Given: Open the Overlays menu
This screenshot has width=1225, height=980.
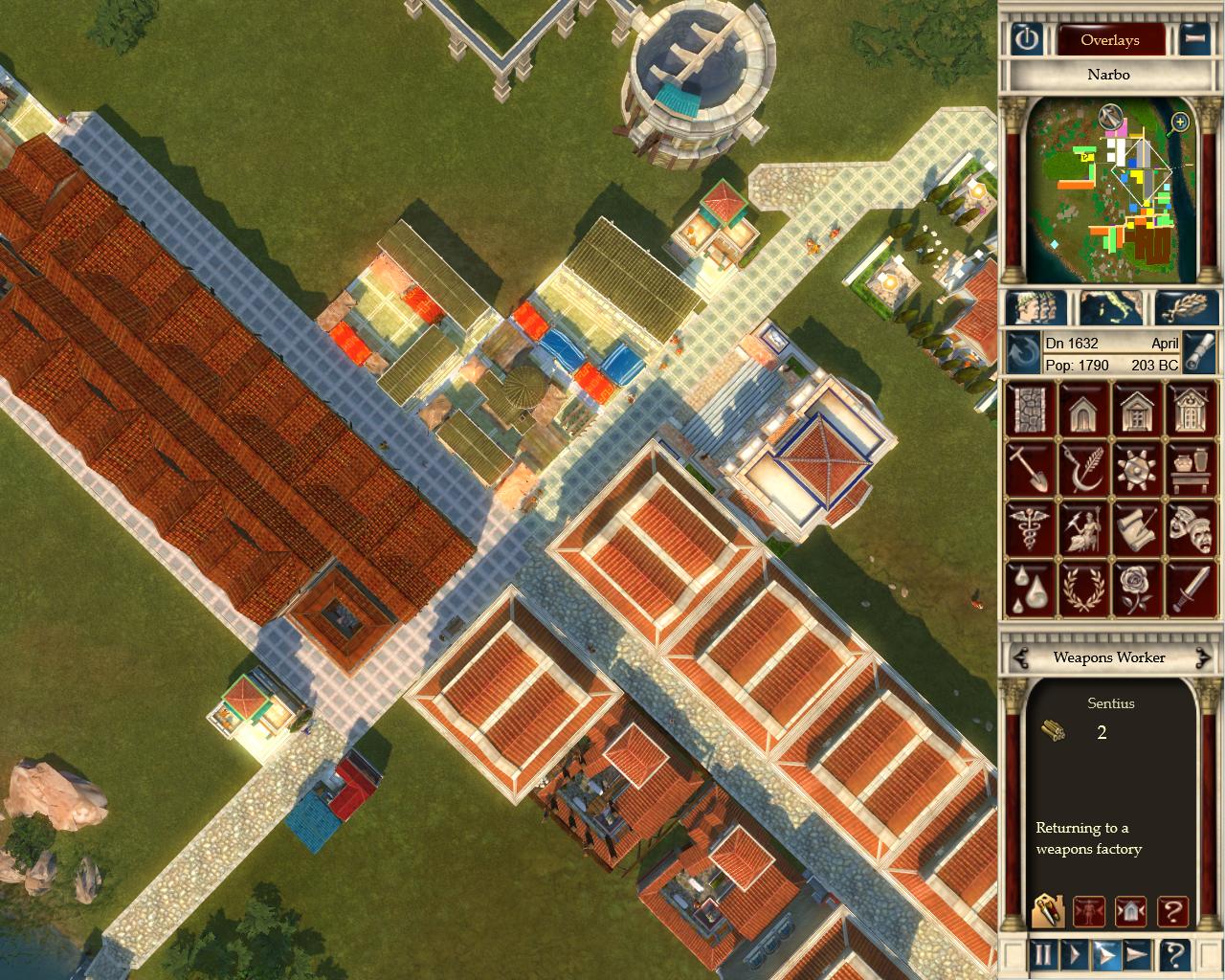Looking at the screenshot, I should 1109,39.
